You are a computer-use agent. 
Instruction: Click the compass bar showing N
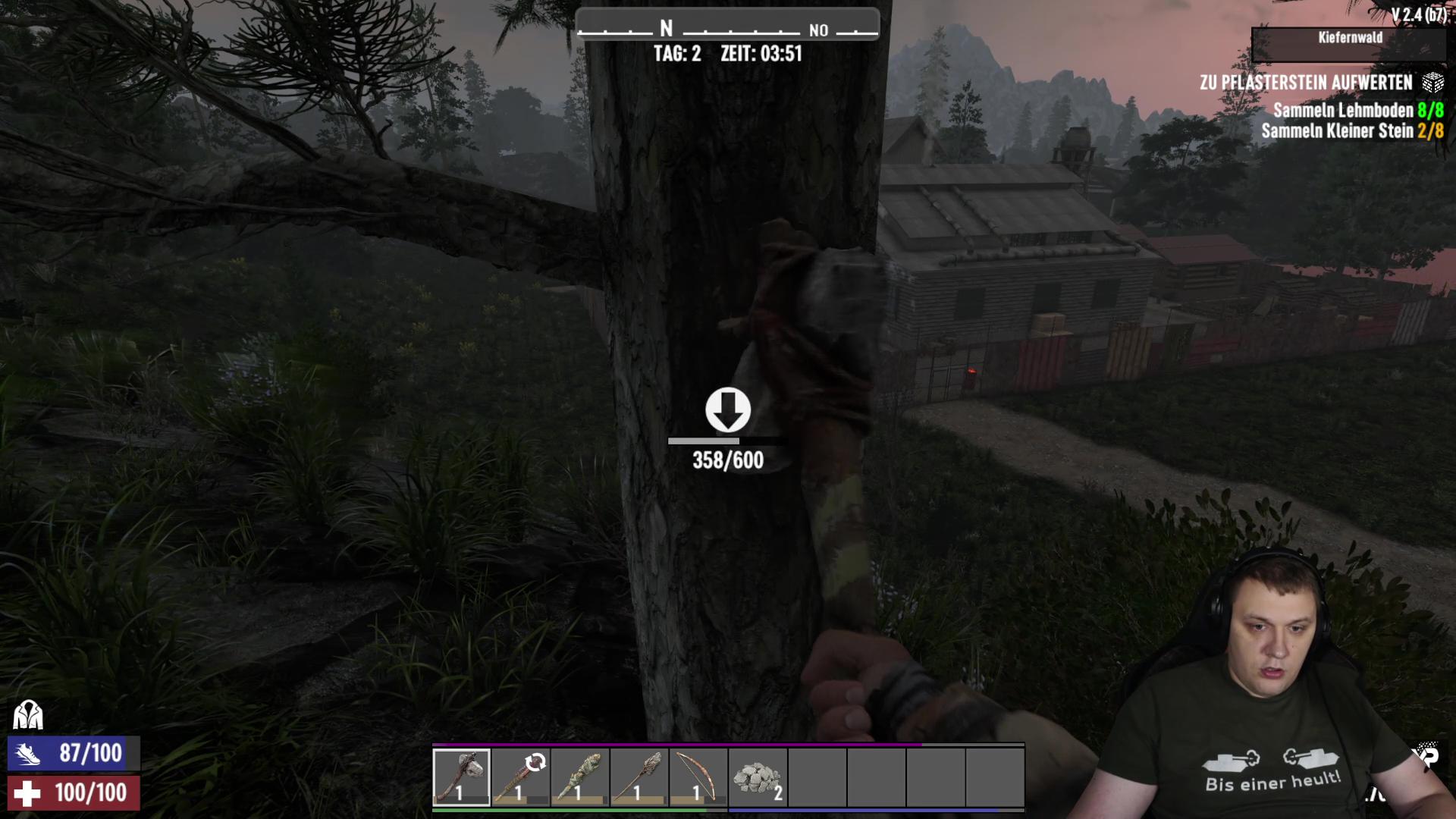tap(727, 30)
